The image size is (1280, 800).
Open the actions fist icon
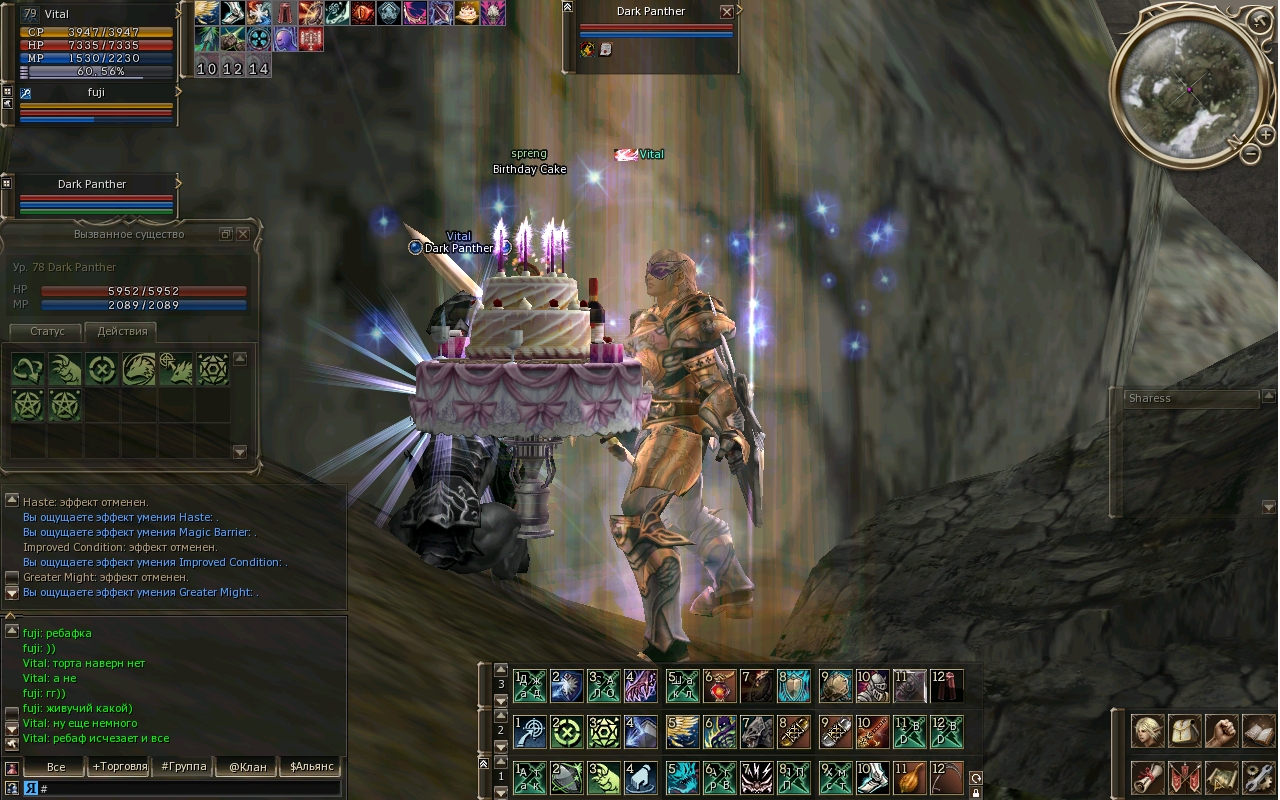pyautogui.click(x=1221, y=731)
